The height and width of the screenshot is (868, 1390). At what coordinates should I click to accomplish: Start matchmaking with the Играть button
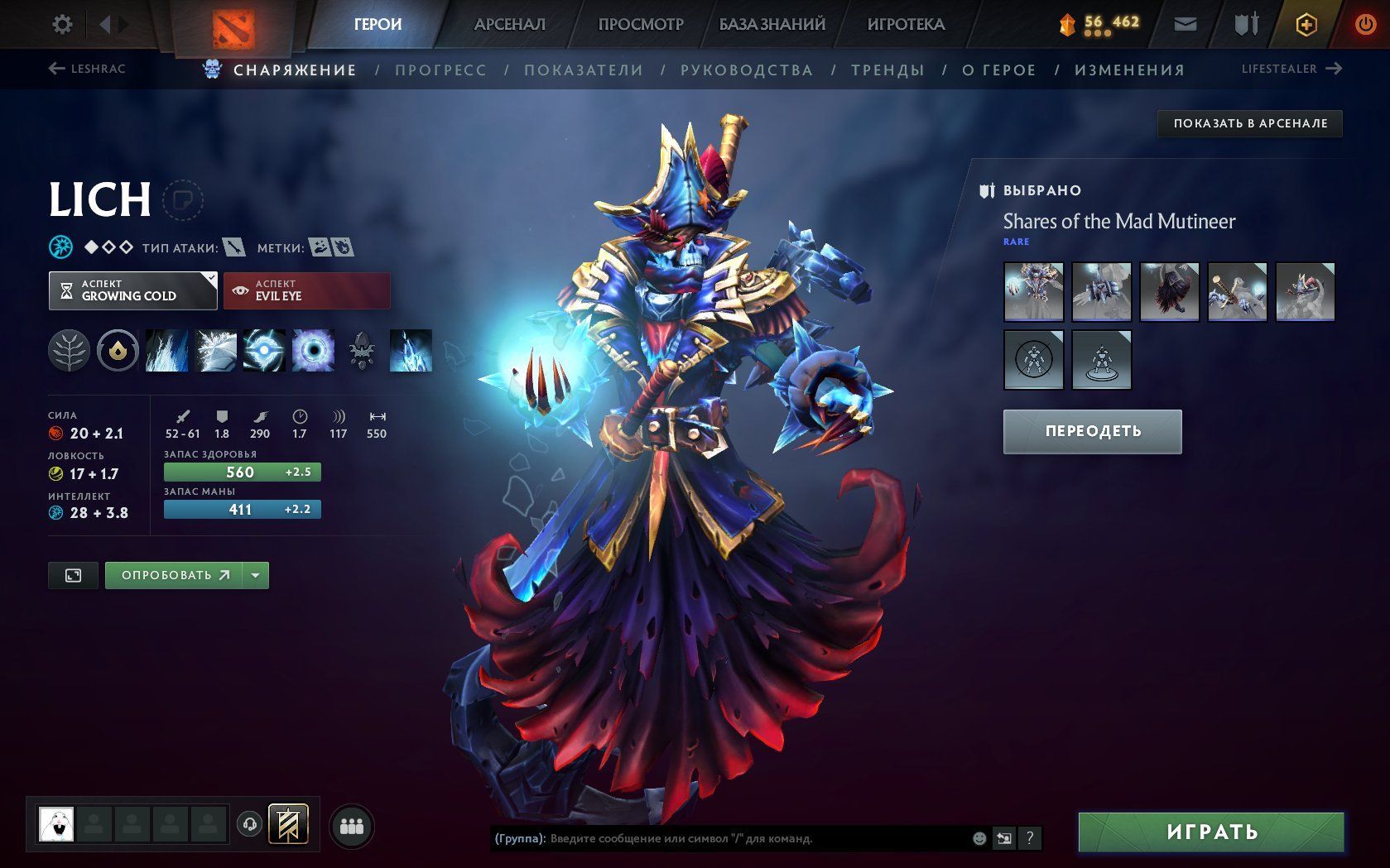[x=1211, y=832]
